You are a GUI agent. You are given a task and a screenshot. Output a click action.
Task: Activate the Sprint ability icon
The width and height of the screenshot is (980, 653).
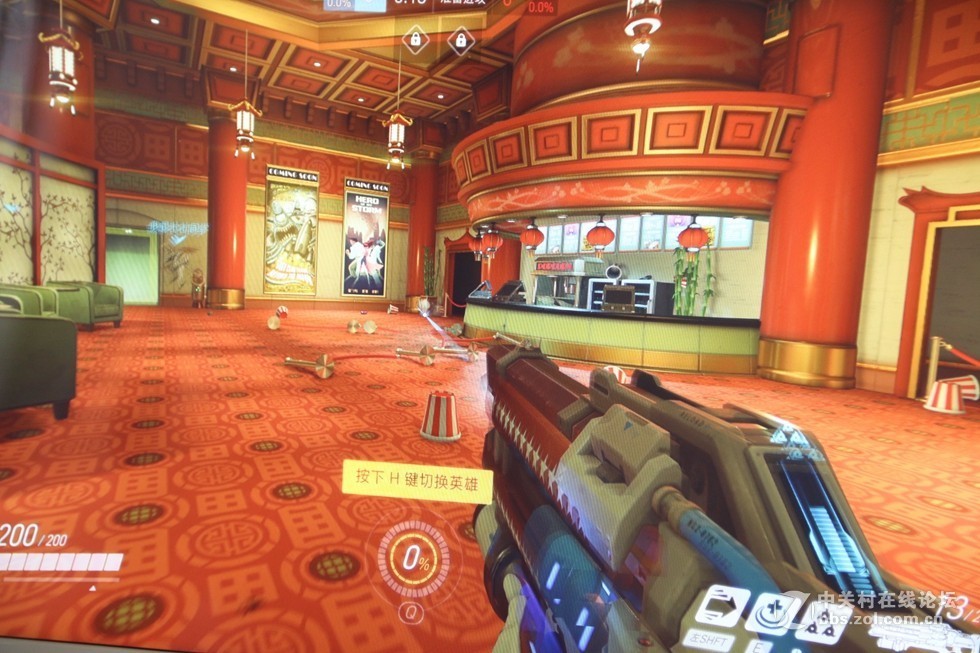(x=721, y=605)
